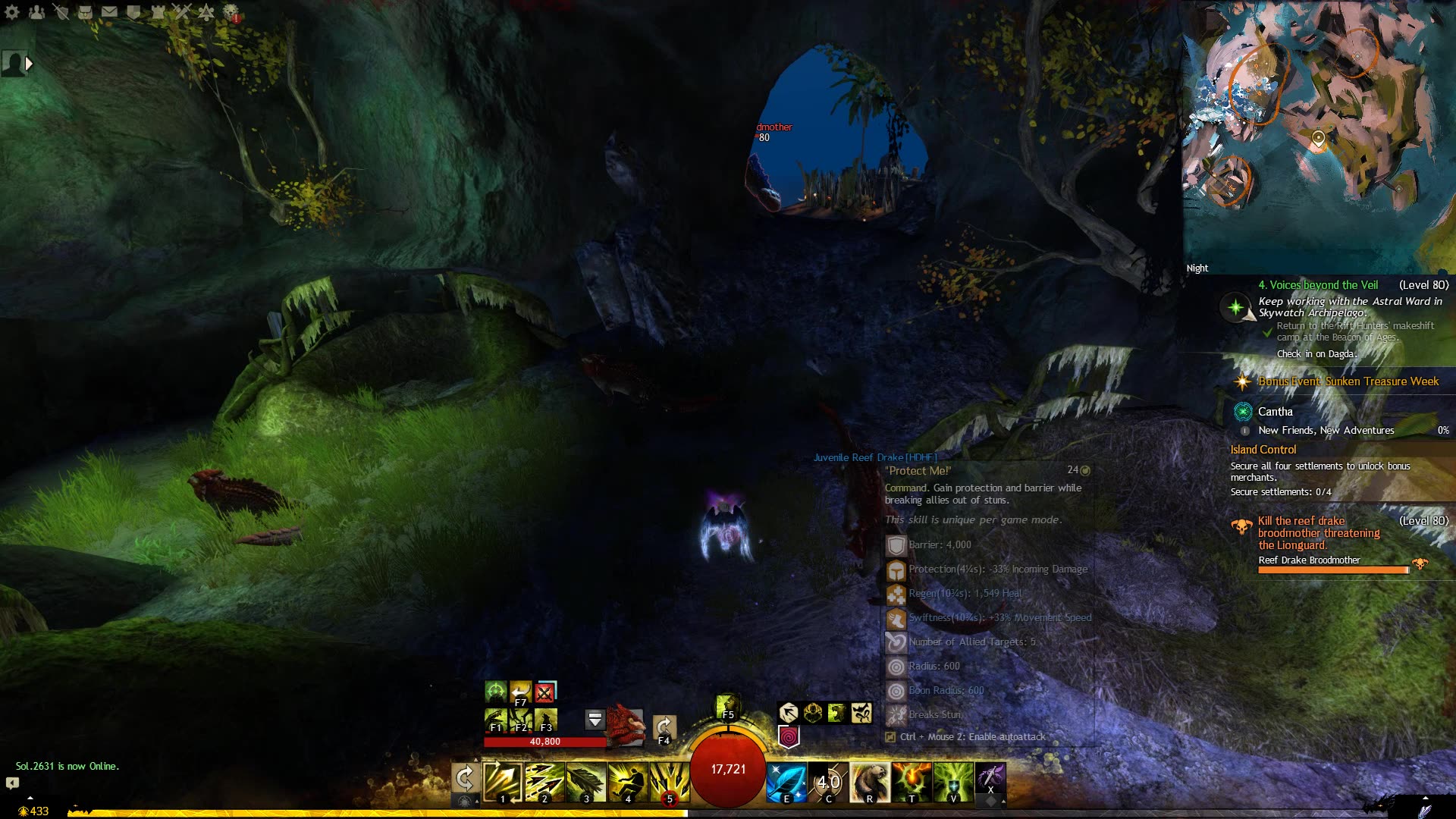
Task: Open the PvP crossed-swords panel
Action: [x=180, y=12]
